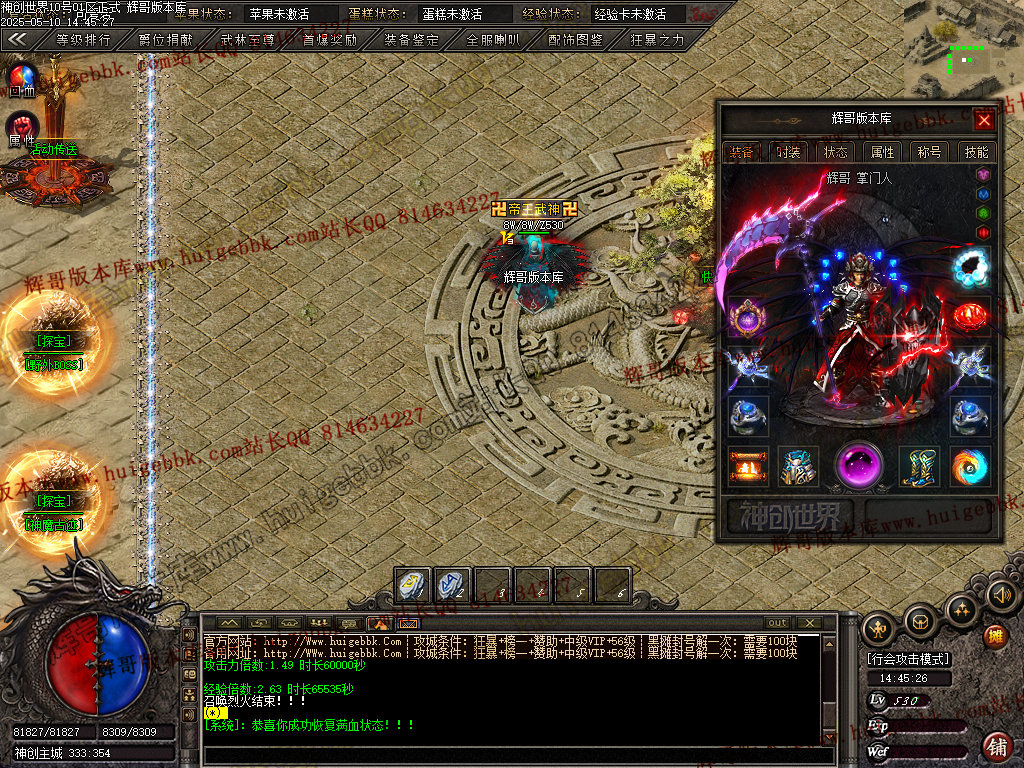Screen dimensions: 1024x768
Task: Switch to the 技能 skills tab
Action: pyautogui.click(x=976, y=152)
